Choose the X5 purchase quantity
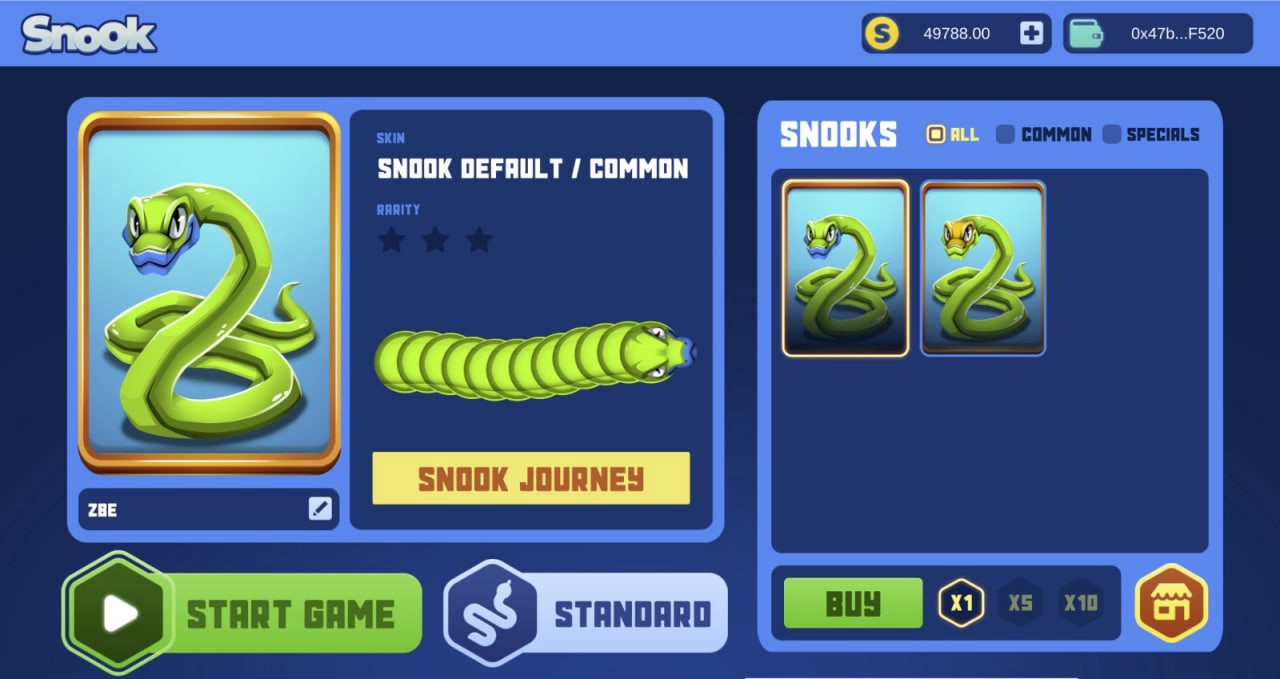1280x679 pixels. click(x=1020, y=603)
